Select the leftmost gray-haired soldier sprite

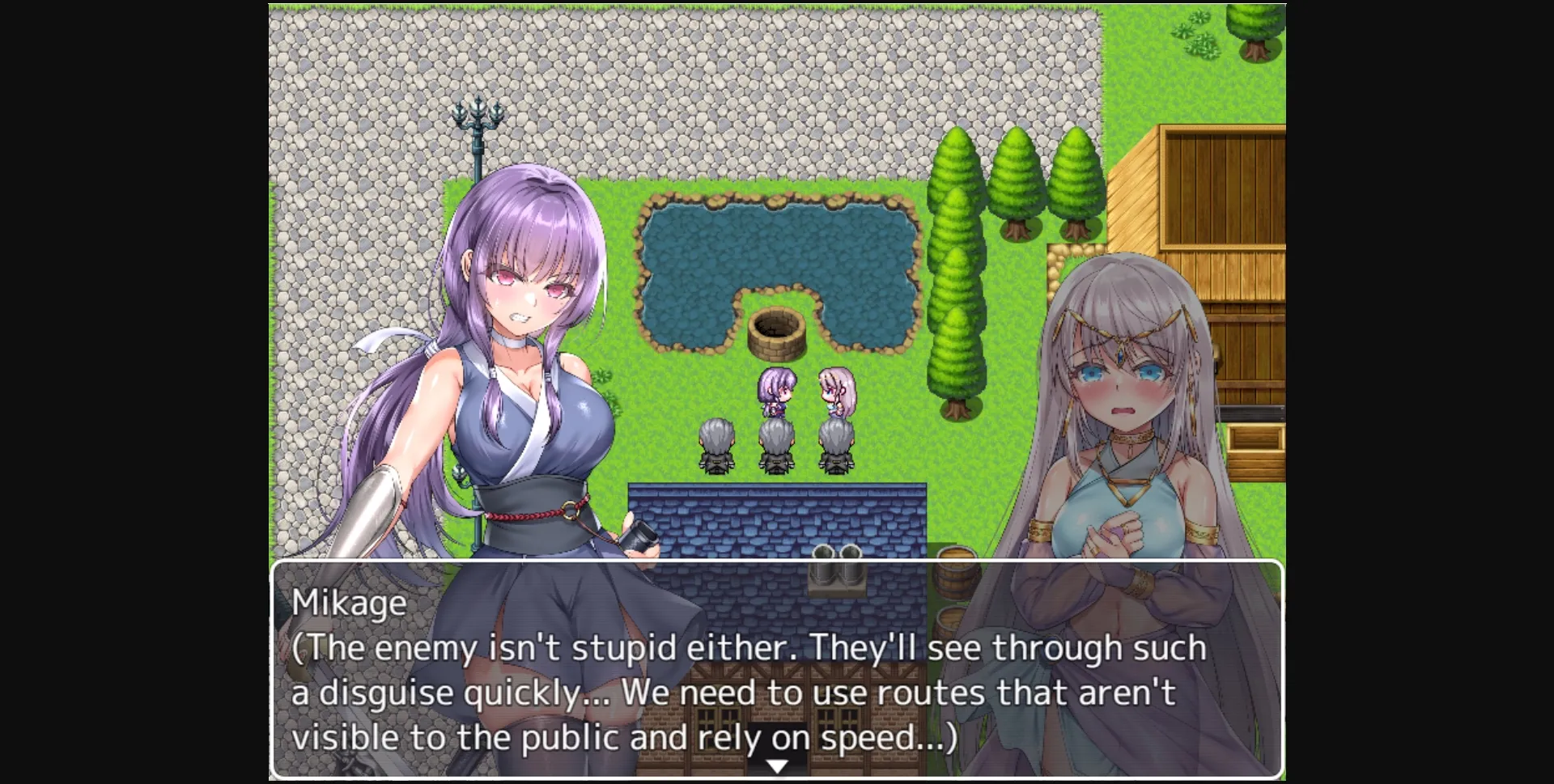716,446
